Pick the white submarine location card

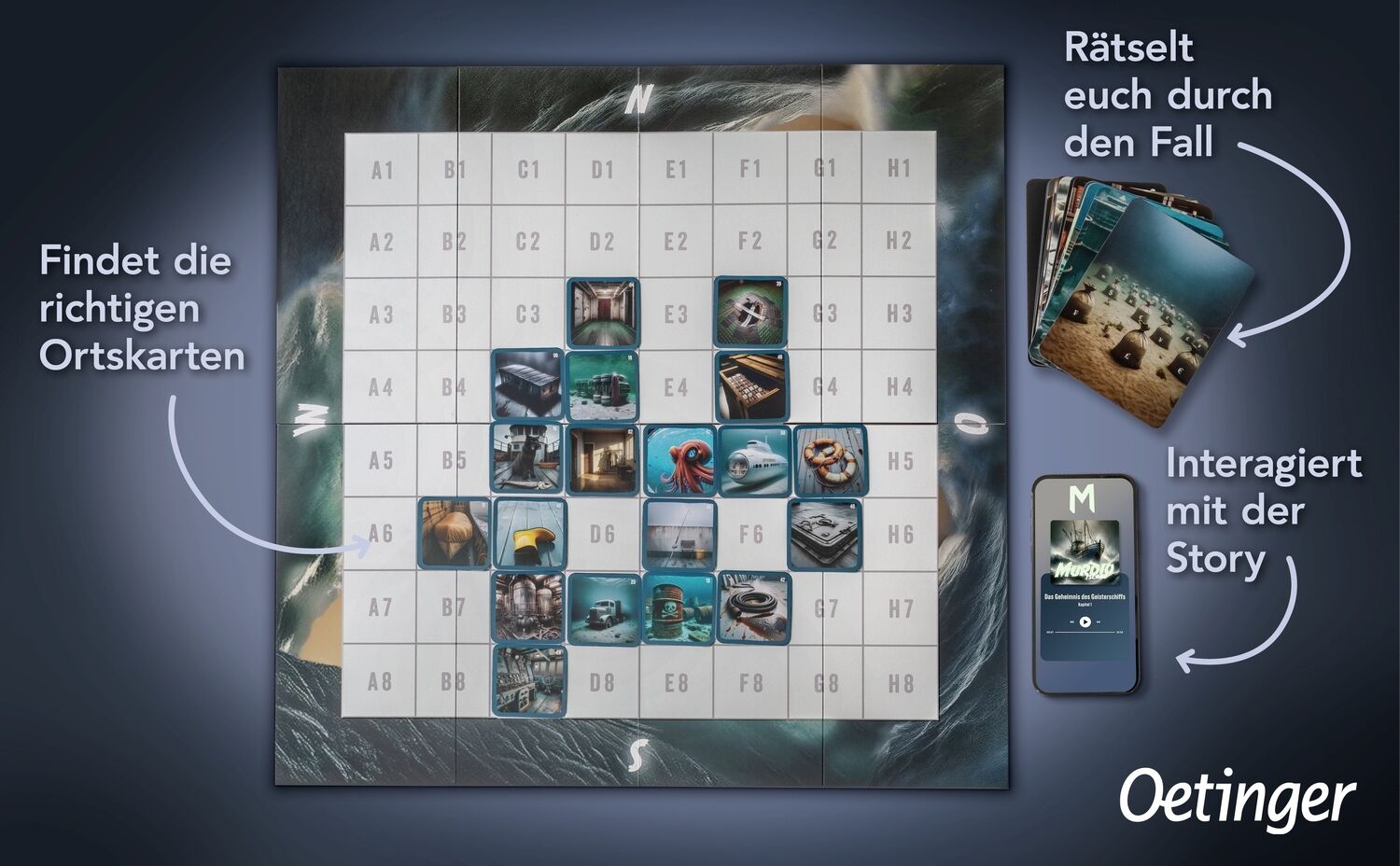(753, 461)
